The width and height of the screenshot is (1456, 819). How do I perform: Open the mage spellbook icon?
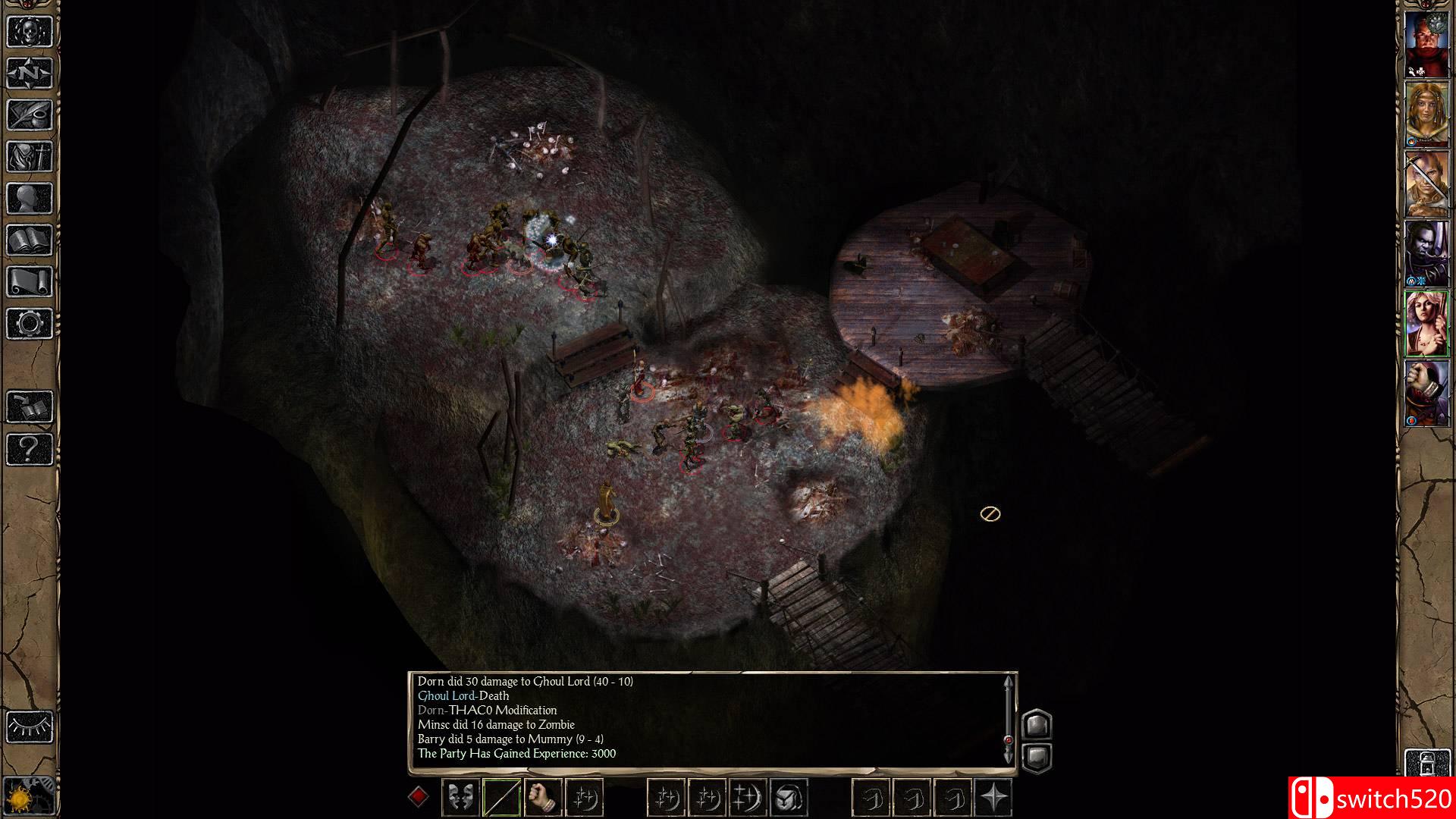point(30,240)
